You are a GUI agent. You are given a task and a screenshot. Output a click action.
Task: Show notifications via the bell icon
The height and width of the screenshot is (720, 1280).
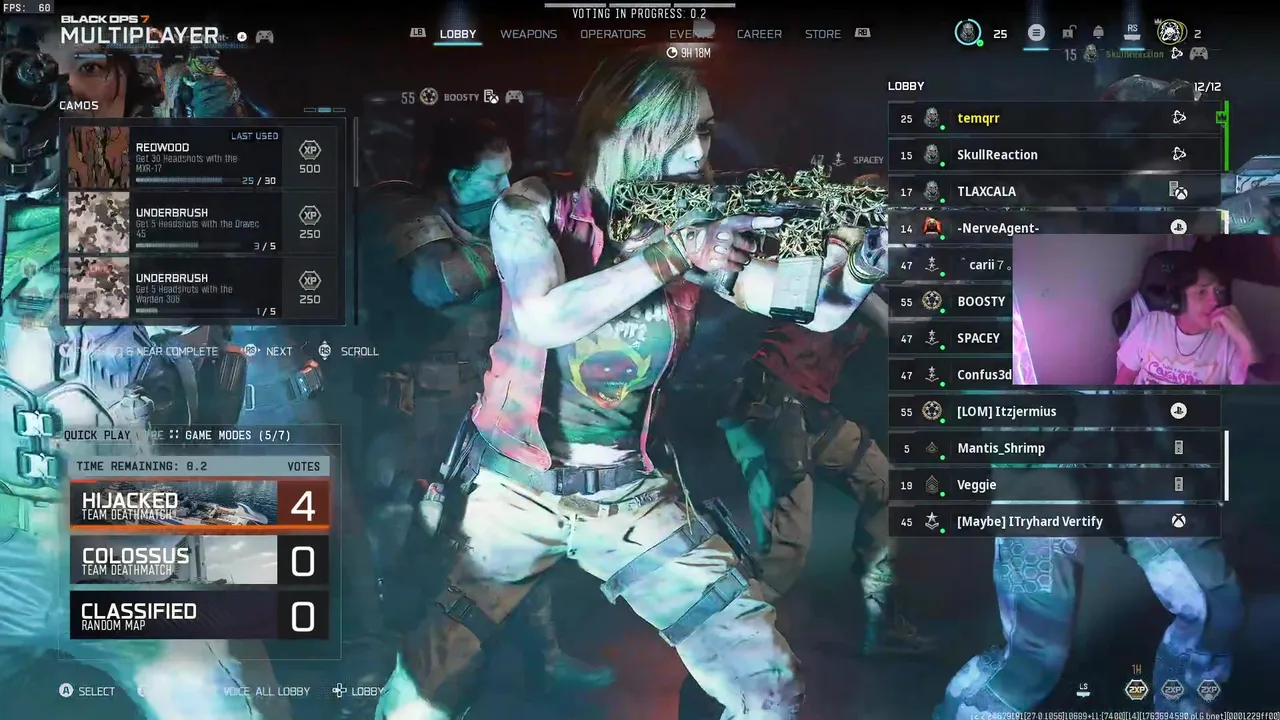tap(1098, 33)
